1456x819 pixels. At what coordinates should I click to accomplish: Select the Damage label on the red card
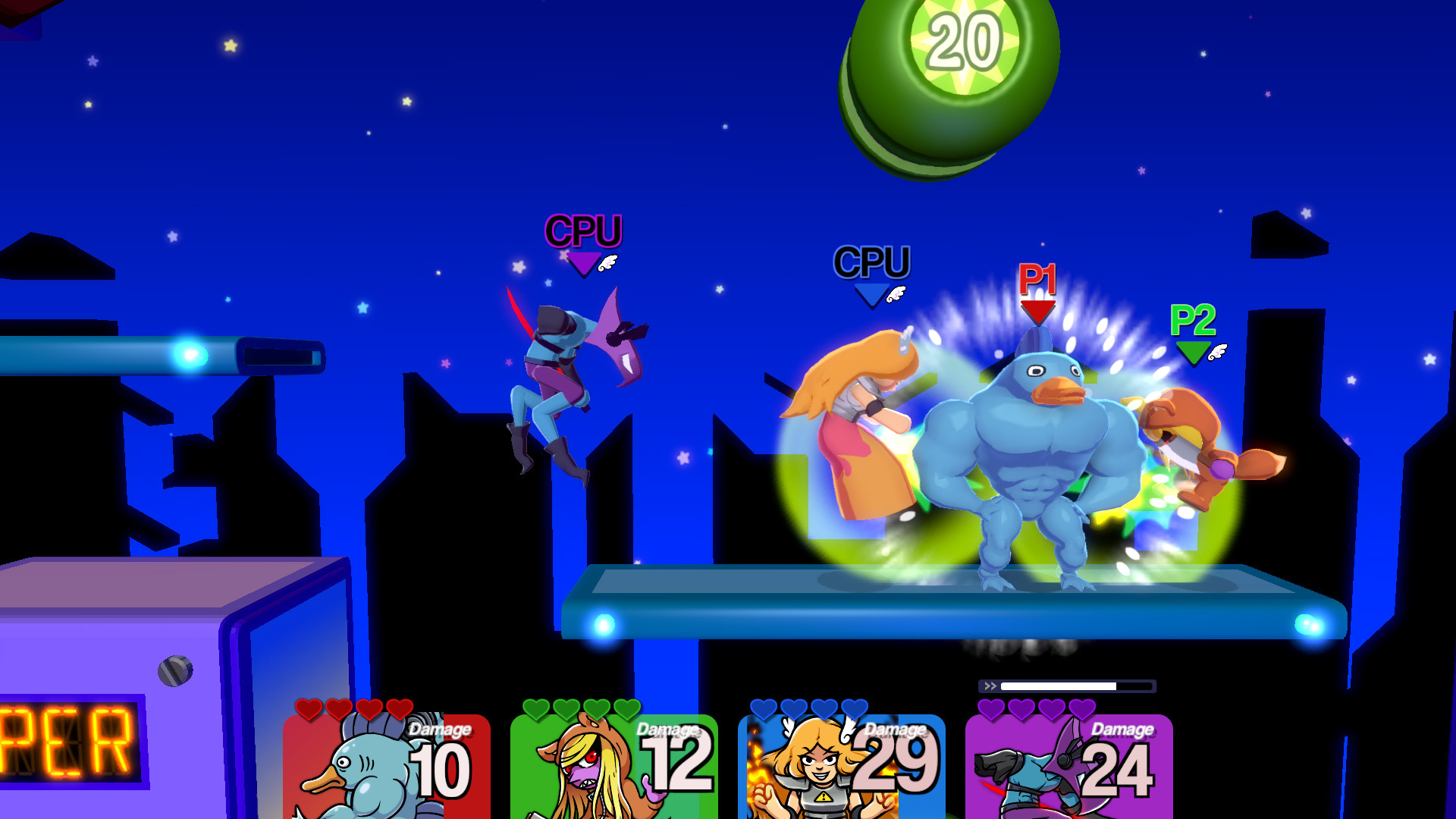click(438, 730)
